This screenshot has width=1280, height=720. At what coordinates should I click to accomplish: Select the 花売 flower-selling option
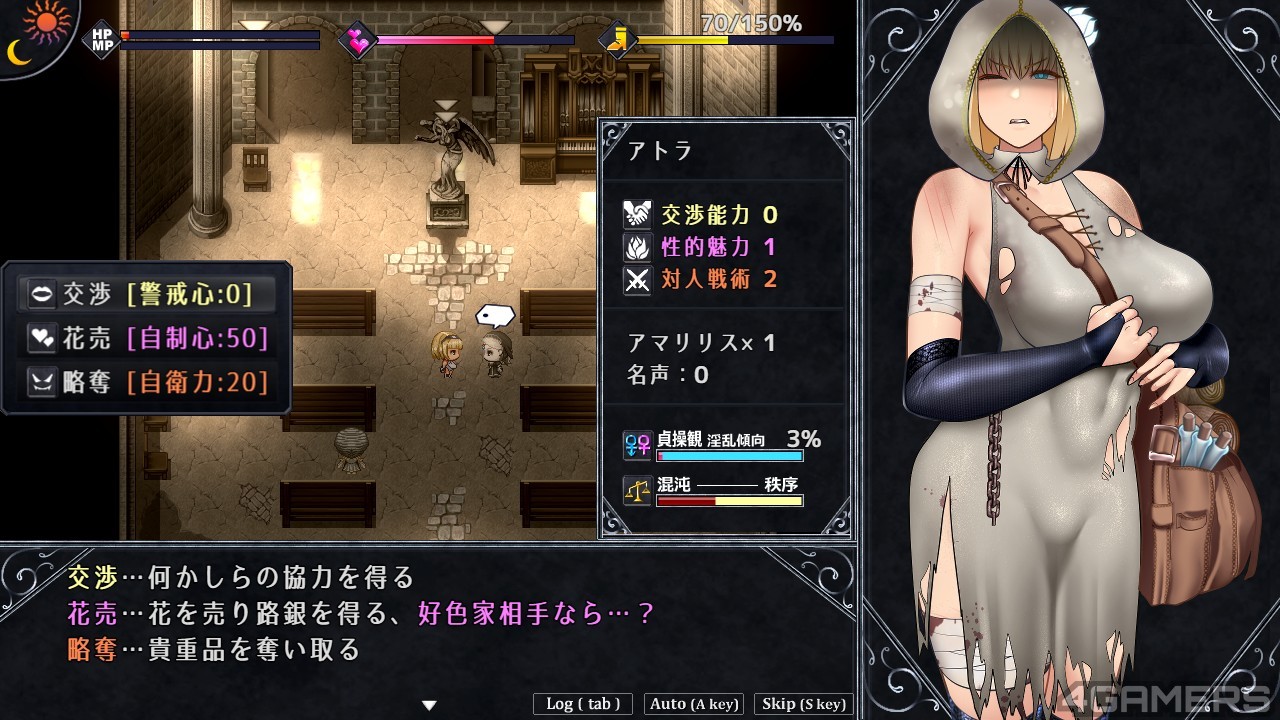pos(146,338)
